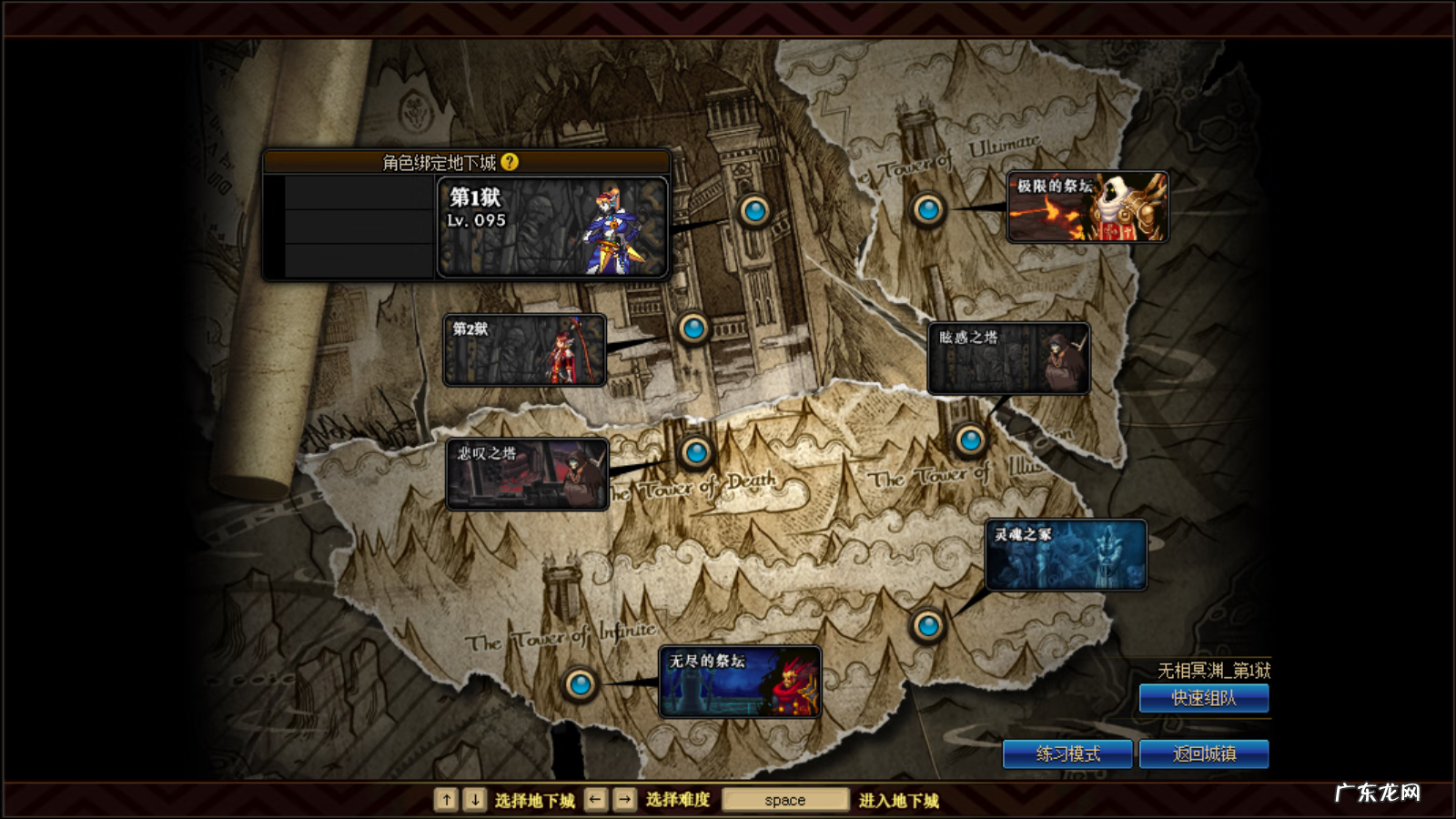Pick the 极限的祭坛 dungeon tile
The width and height of the screenshot is (1456, 819).
click(x=1087, y=207)
